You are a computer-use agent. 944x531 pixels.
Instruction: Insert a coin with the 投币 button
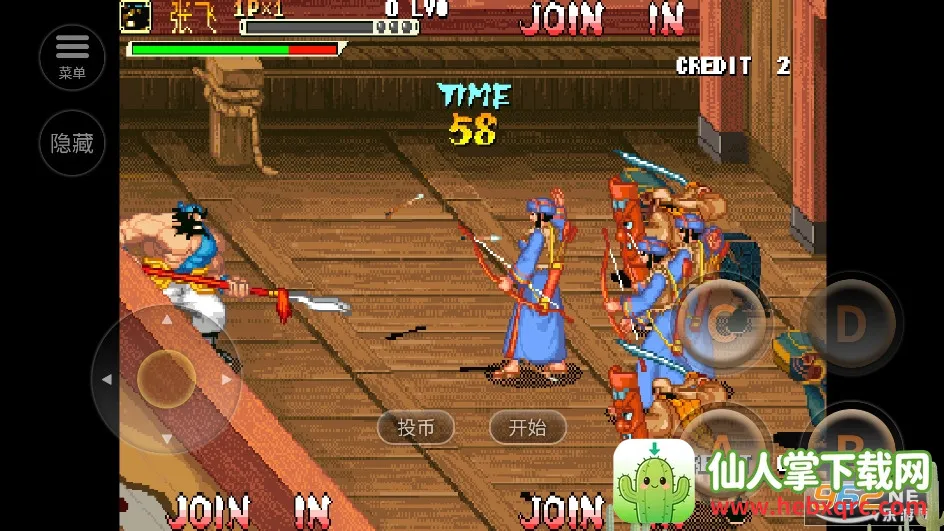tap(416, 428)
